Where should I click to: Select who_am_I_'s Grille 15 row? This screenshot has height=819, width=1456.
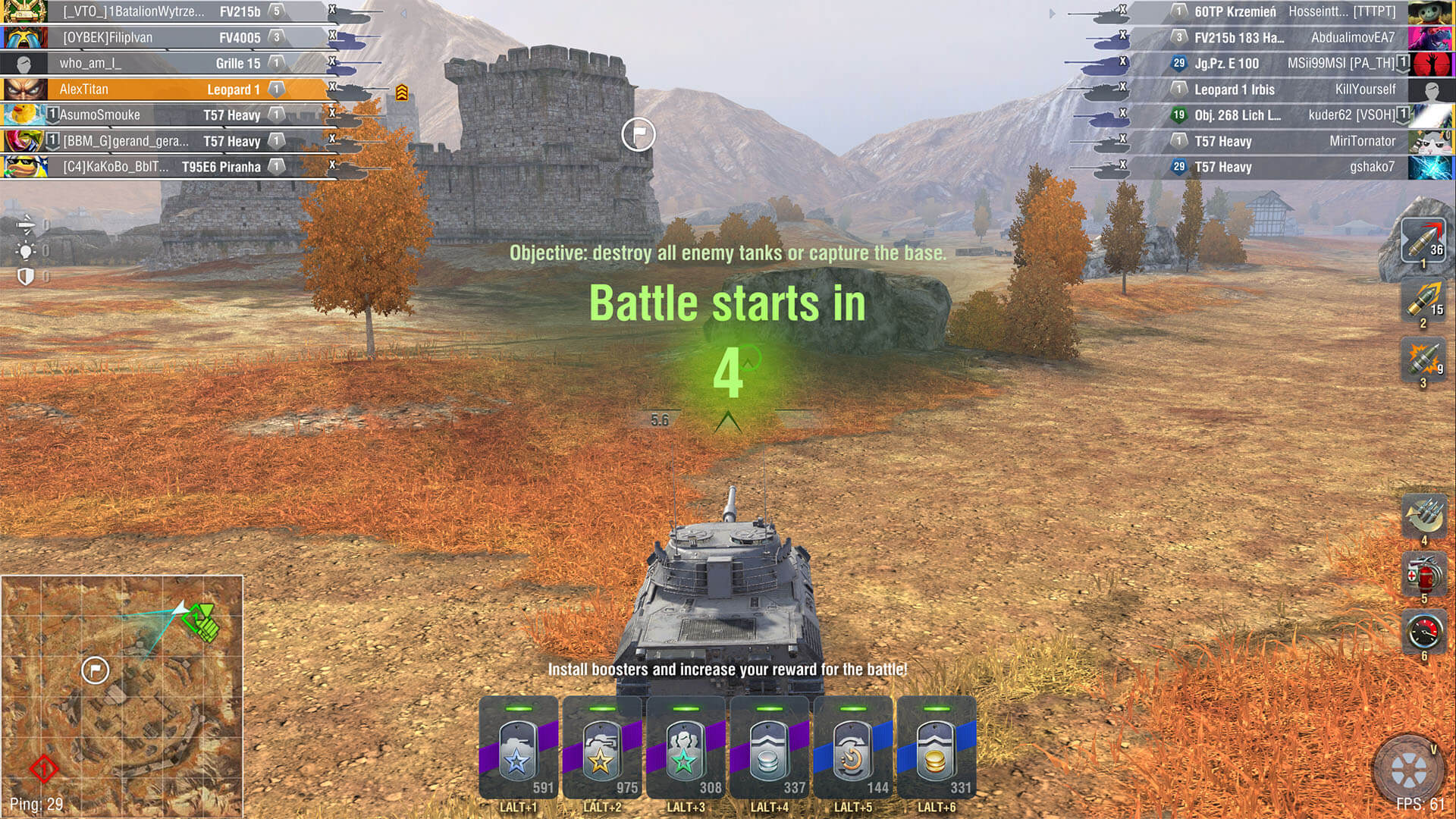tap(163, 64)
